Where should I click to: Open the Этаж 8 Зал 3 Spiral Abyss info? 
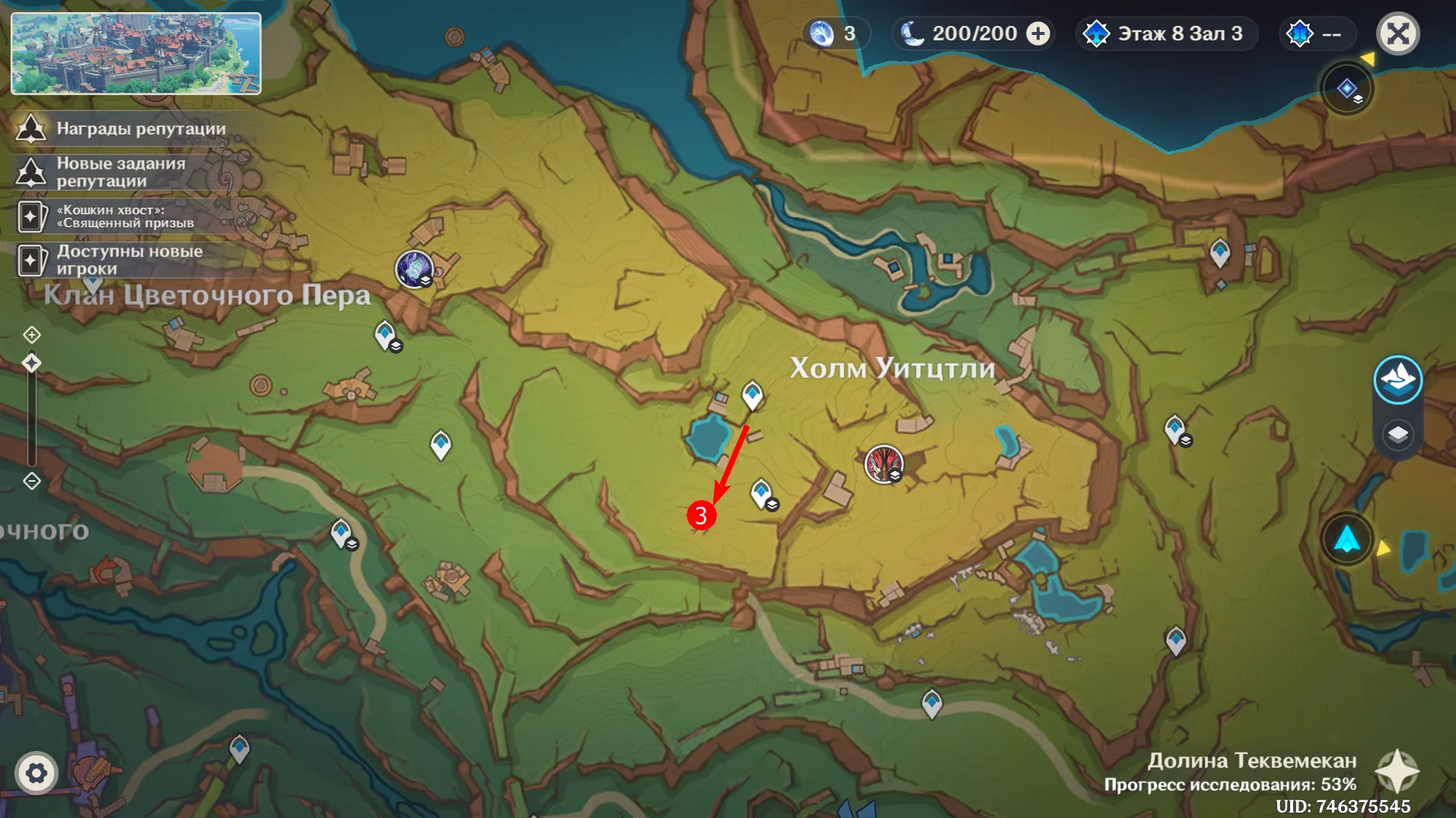(1165, 34)
